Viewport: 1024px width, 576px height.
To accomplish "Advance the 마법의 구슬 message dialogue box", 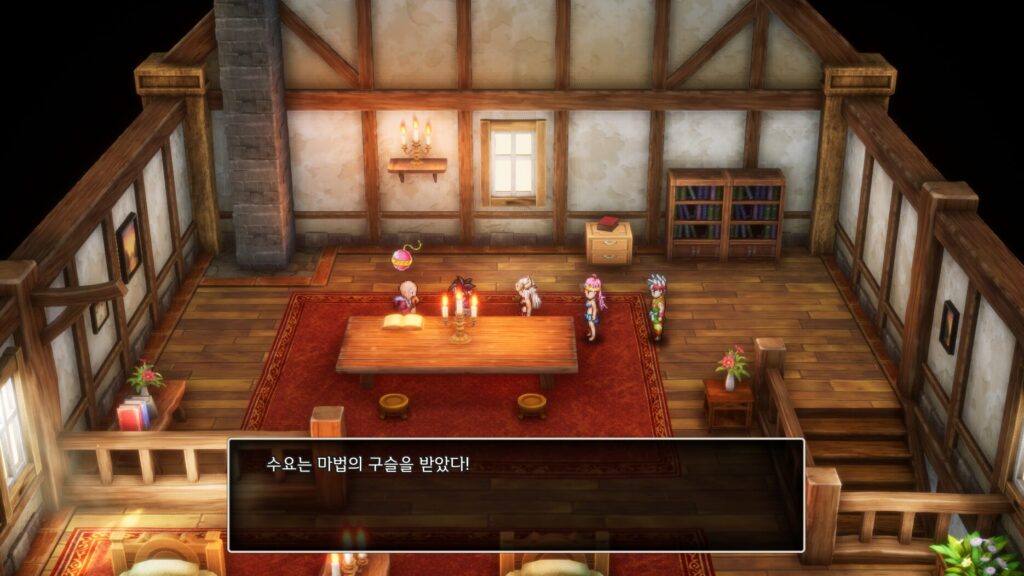I will coord(515,495).
